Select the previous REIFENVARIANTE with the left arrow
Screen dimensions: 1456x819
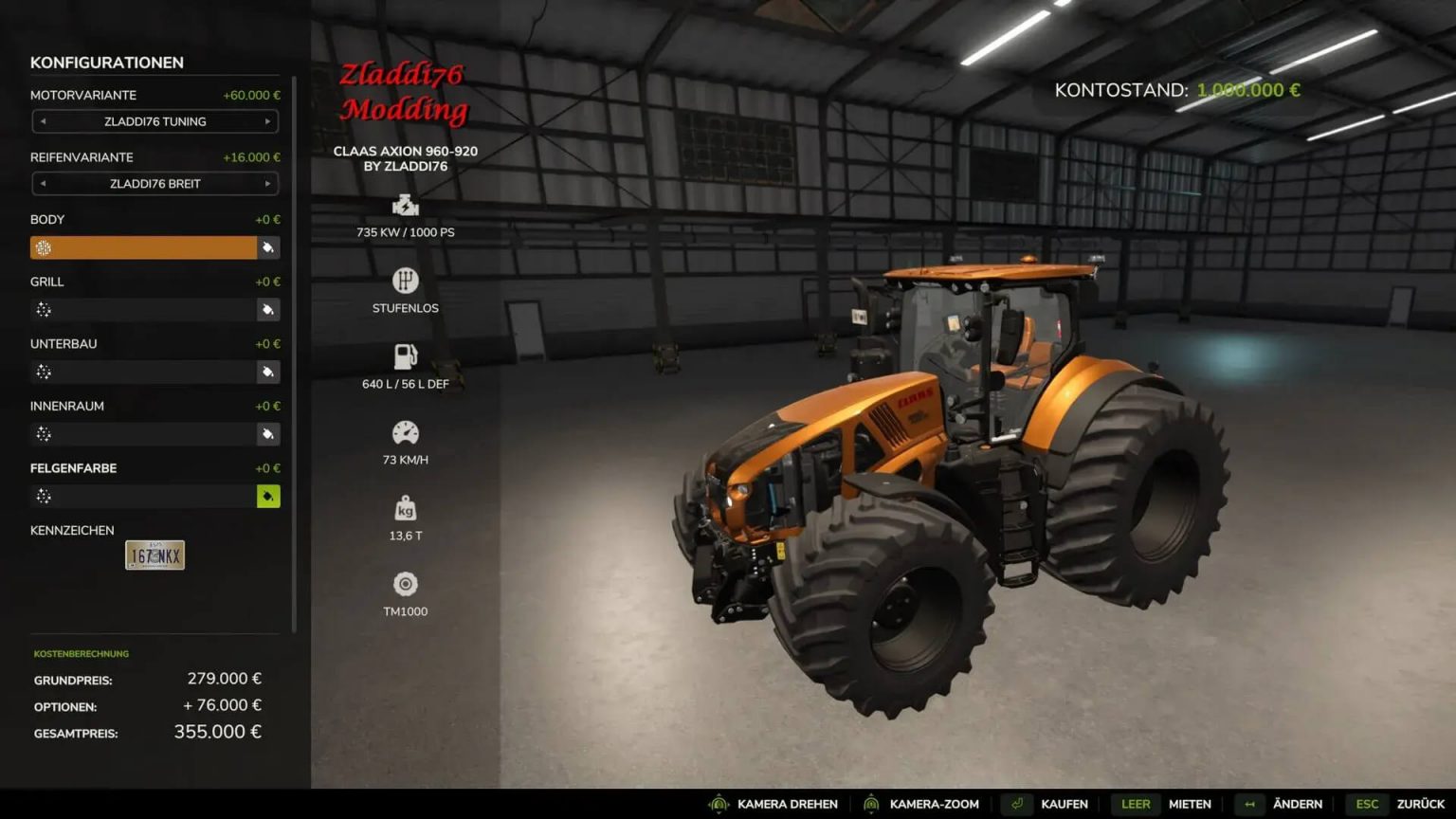click(43, 184)
